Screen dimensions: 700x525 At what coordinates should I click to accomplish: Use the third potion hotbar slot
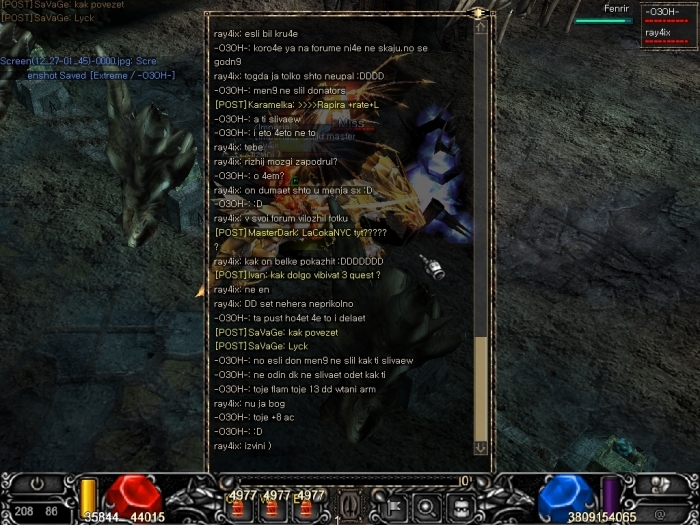[x=301, y=507]
